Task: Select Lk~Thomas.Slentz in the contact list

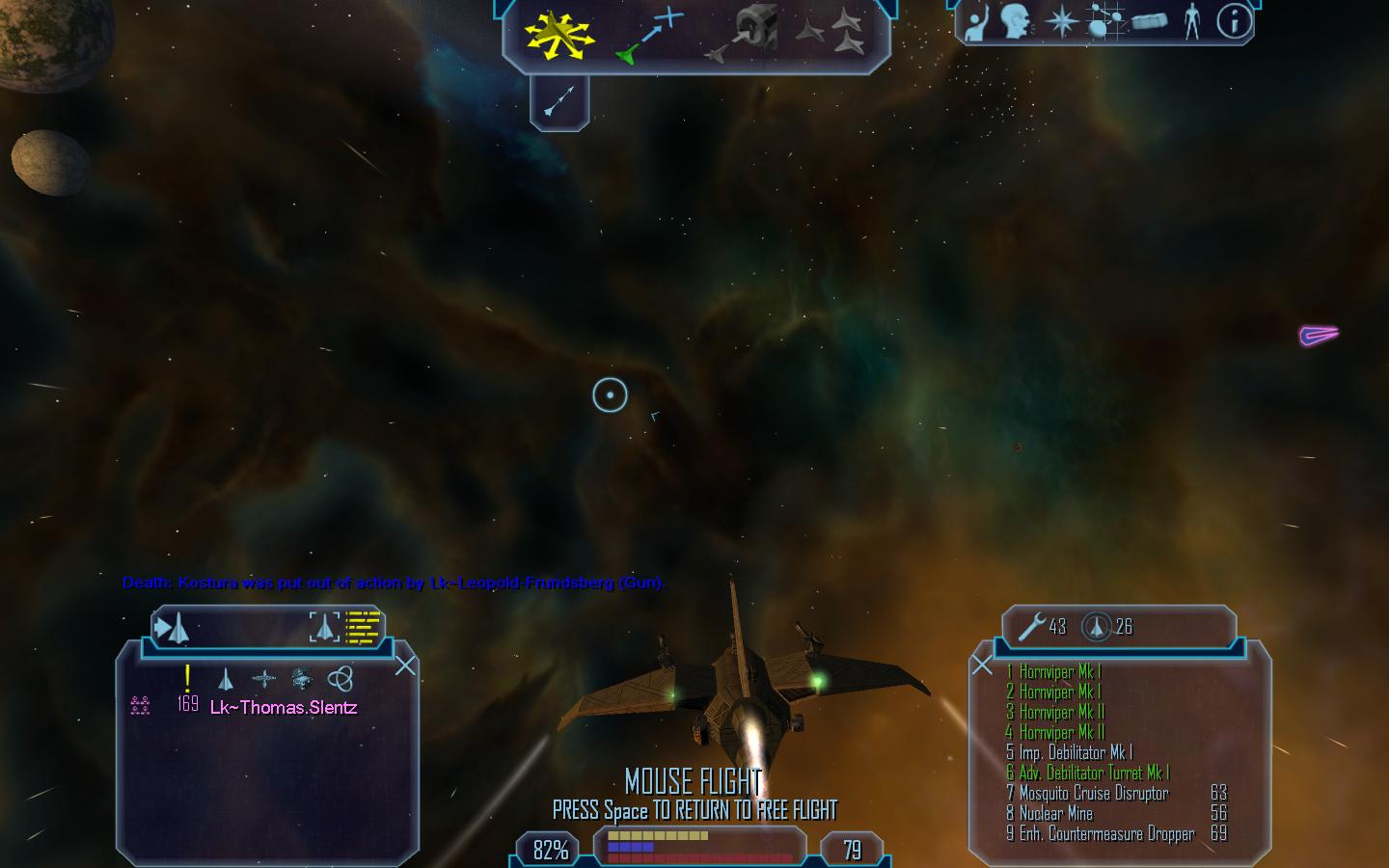Action: click(x=284, y=708)
